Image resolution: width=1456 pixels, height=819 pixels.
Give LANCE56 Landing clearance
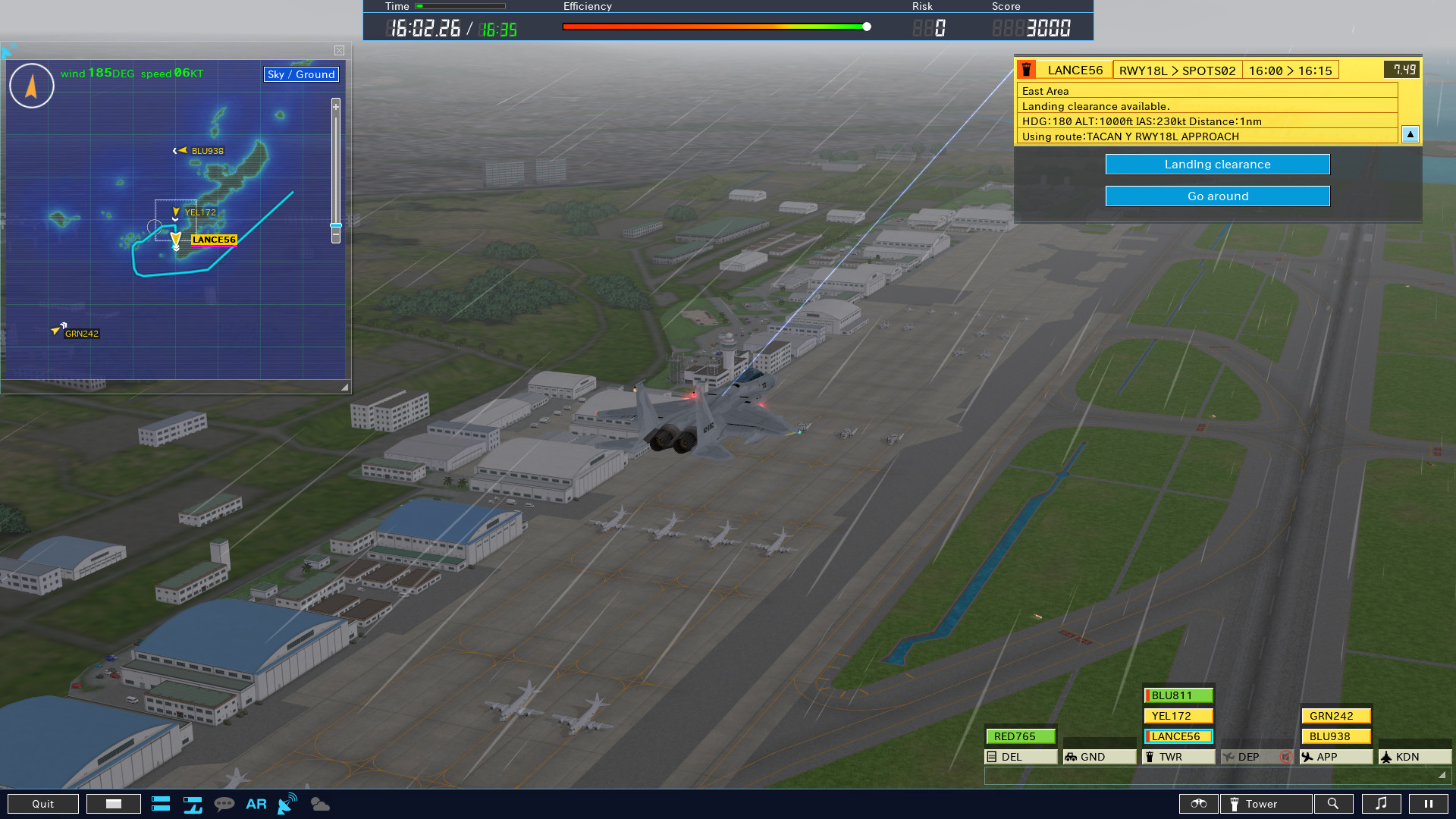tap(1217, 164)
